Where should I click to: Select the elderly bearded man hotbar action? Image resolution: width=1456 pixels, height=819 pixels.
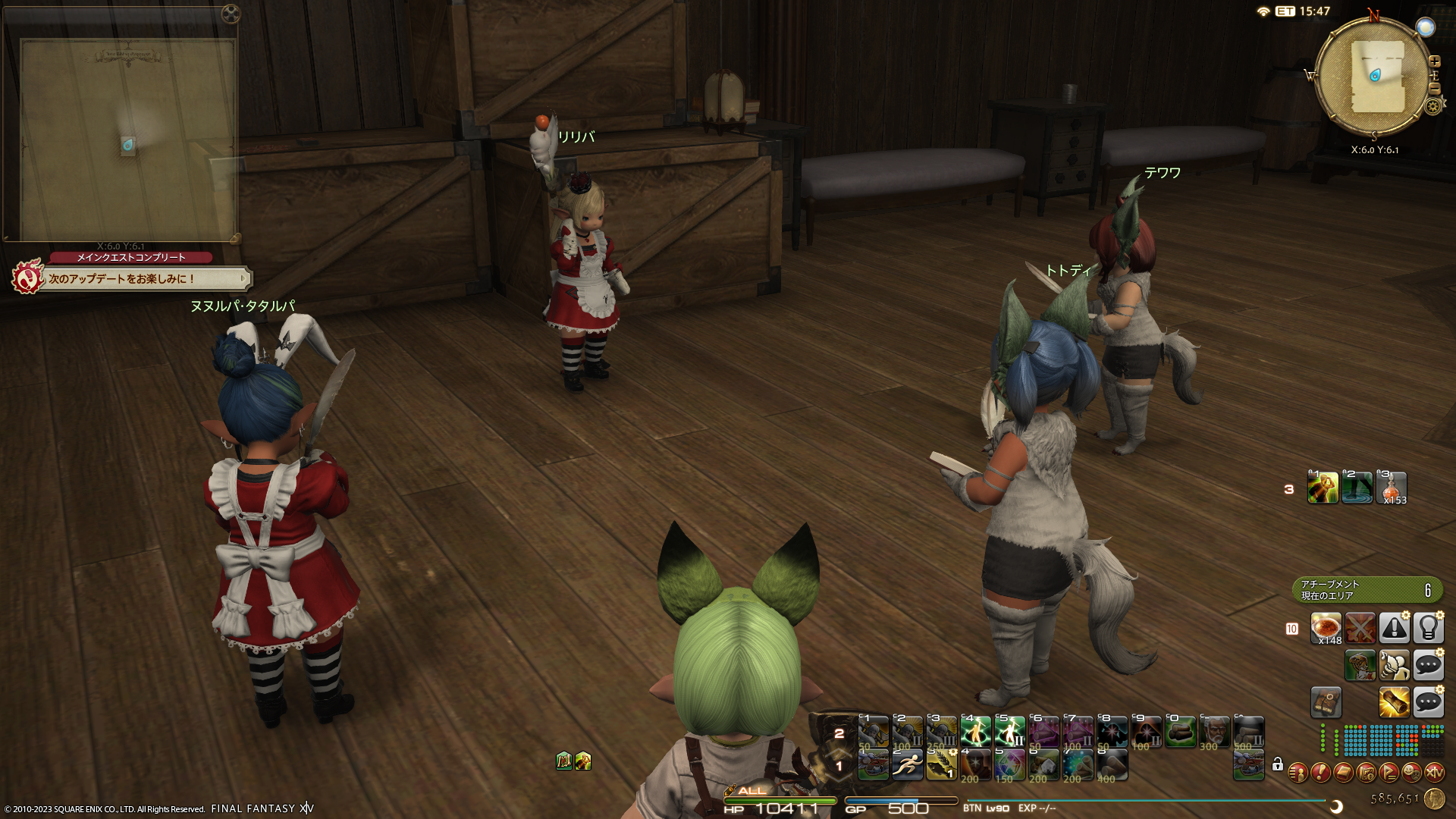[x=1215, y=733]
